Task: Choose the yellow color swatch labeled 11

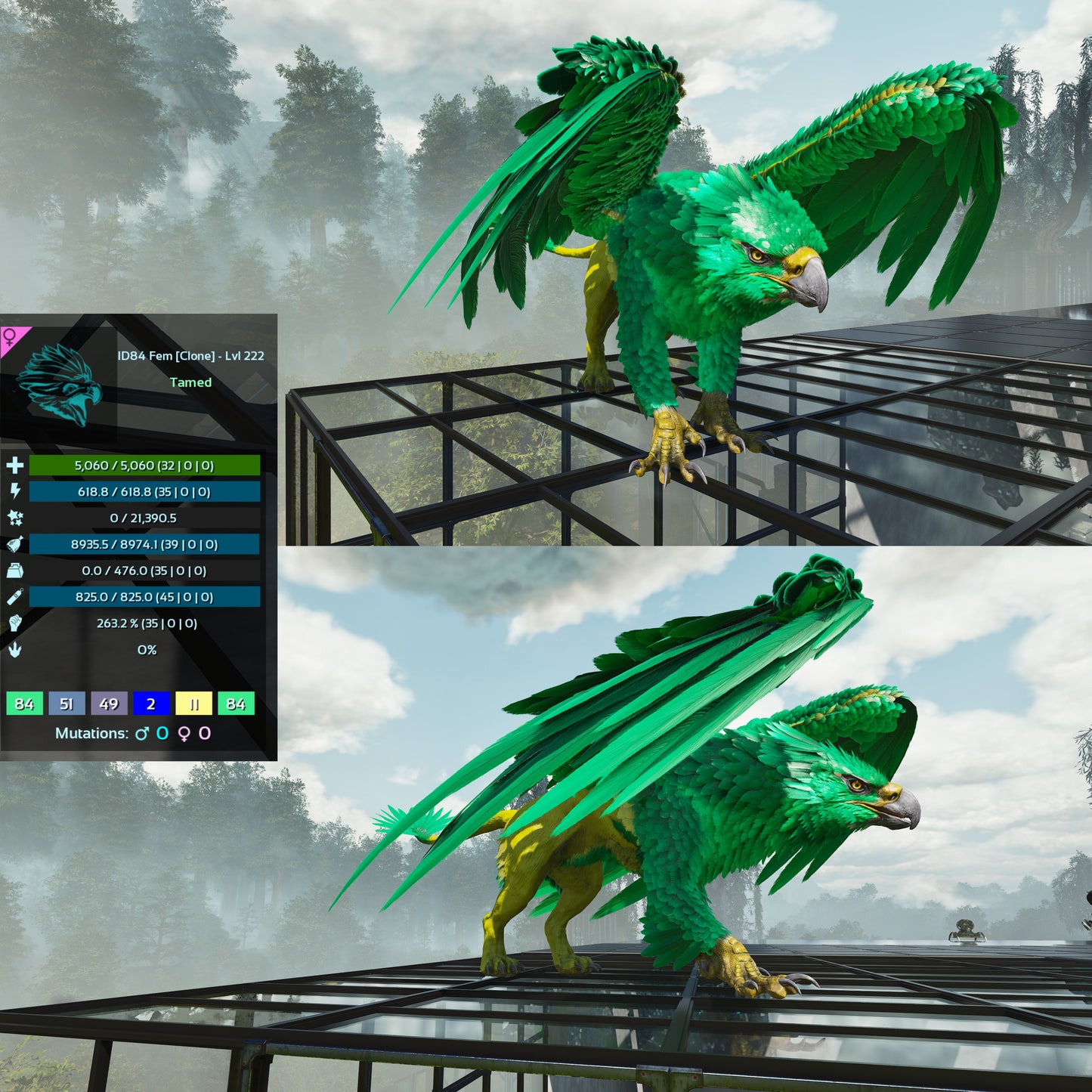Action: 193,704
